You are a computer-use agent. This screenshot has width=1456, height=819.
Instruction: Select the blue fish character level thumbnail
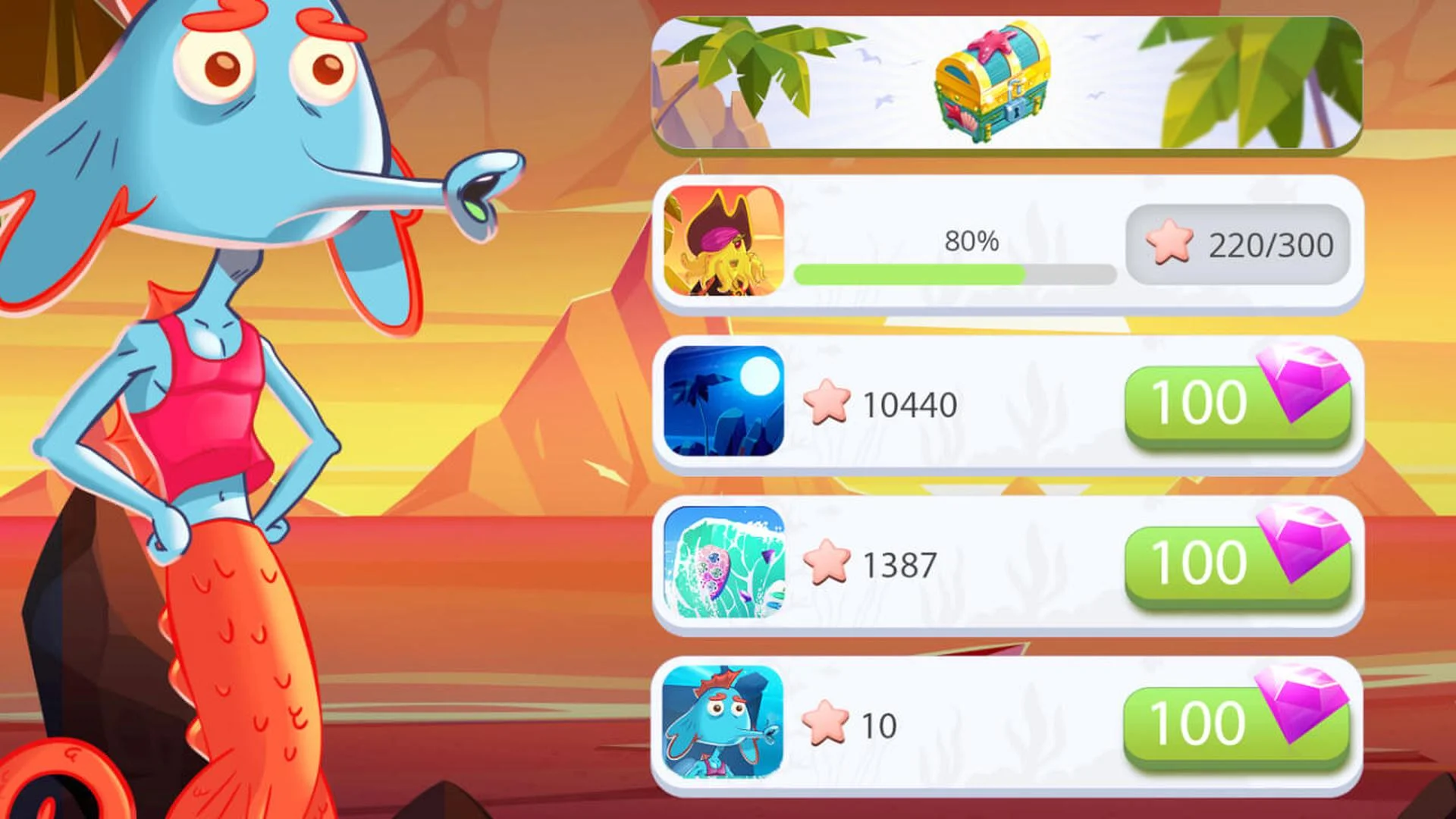[x=724, y=720]
